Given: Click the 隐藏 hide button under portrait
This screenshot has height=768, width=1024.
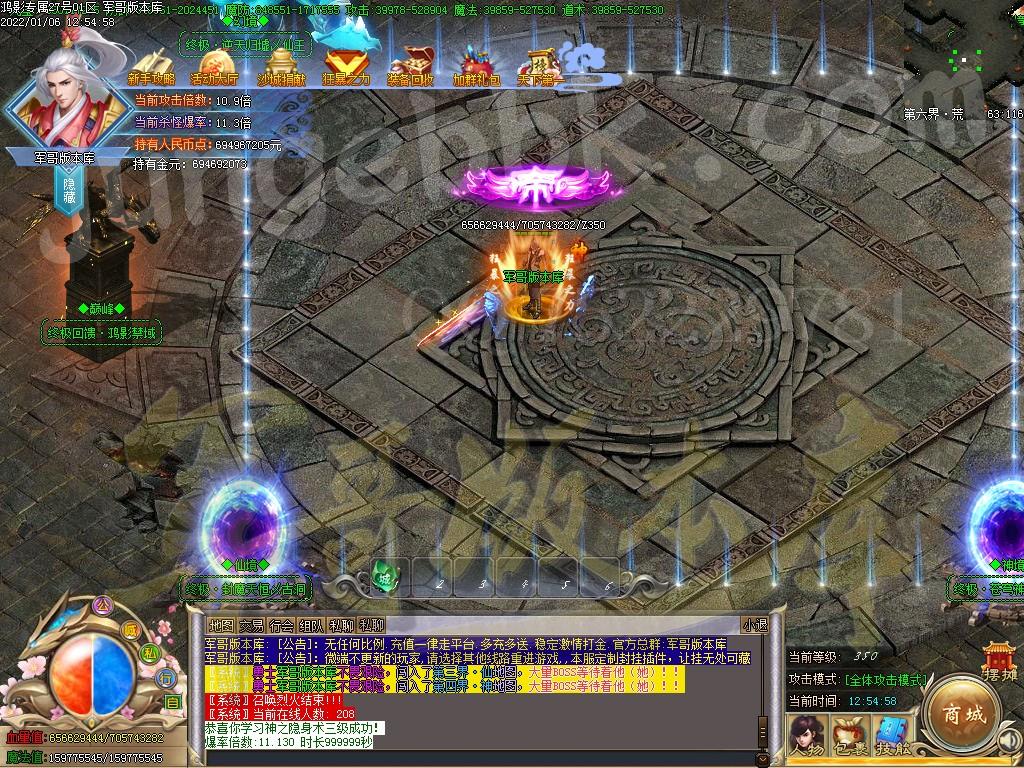Looking at the screenshot, I should [70, 193].
